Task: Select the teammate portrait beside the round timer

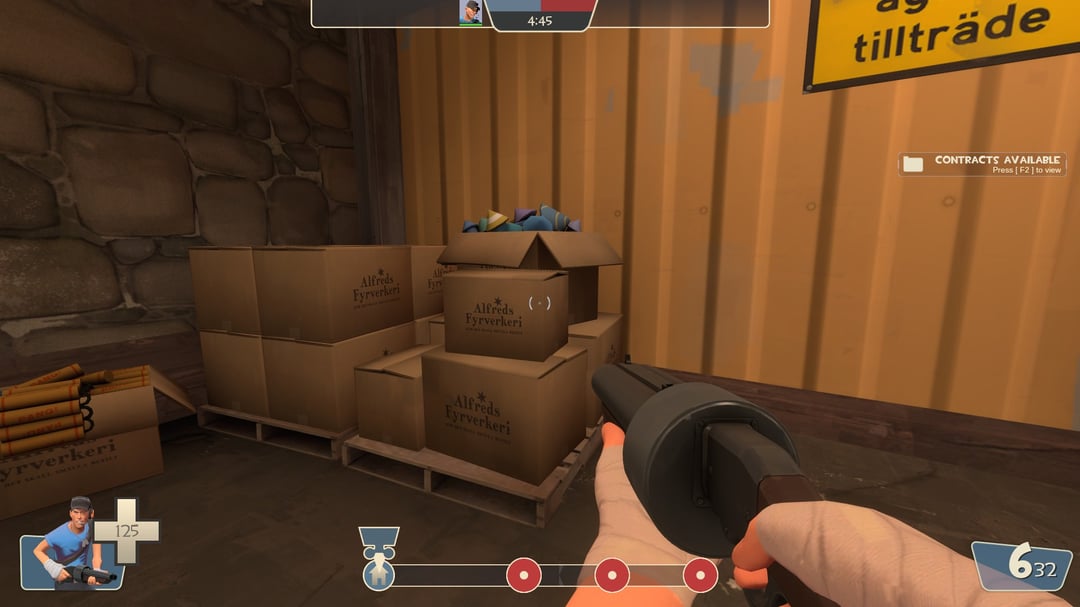Action: click(470, 12)
